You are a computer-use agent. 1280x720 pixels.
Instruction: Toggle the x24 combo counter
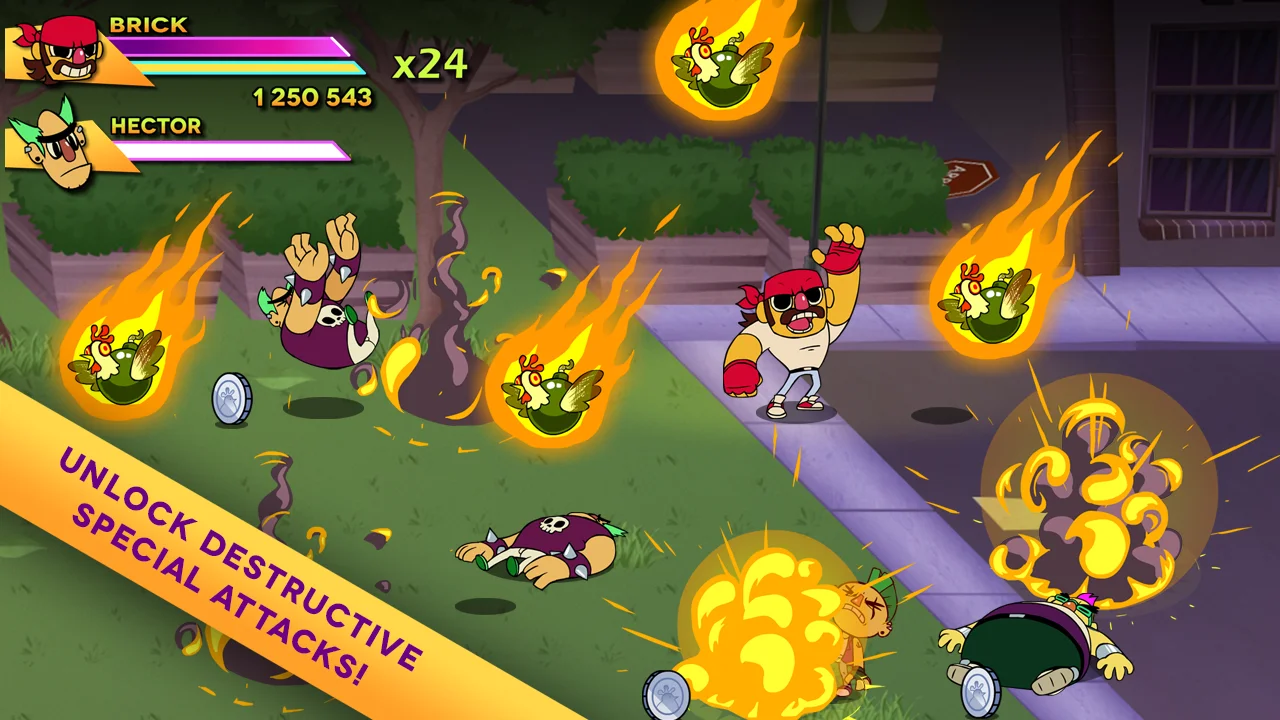click(x=432, y=63)
